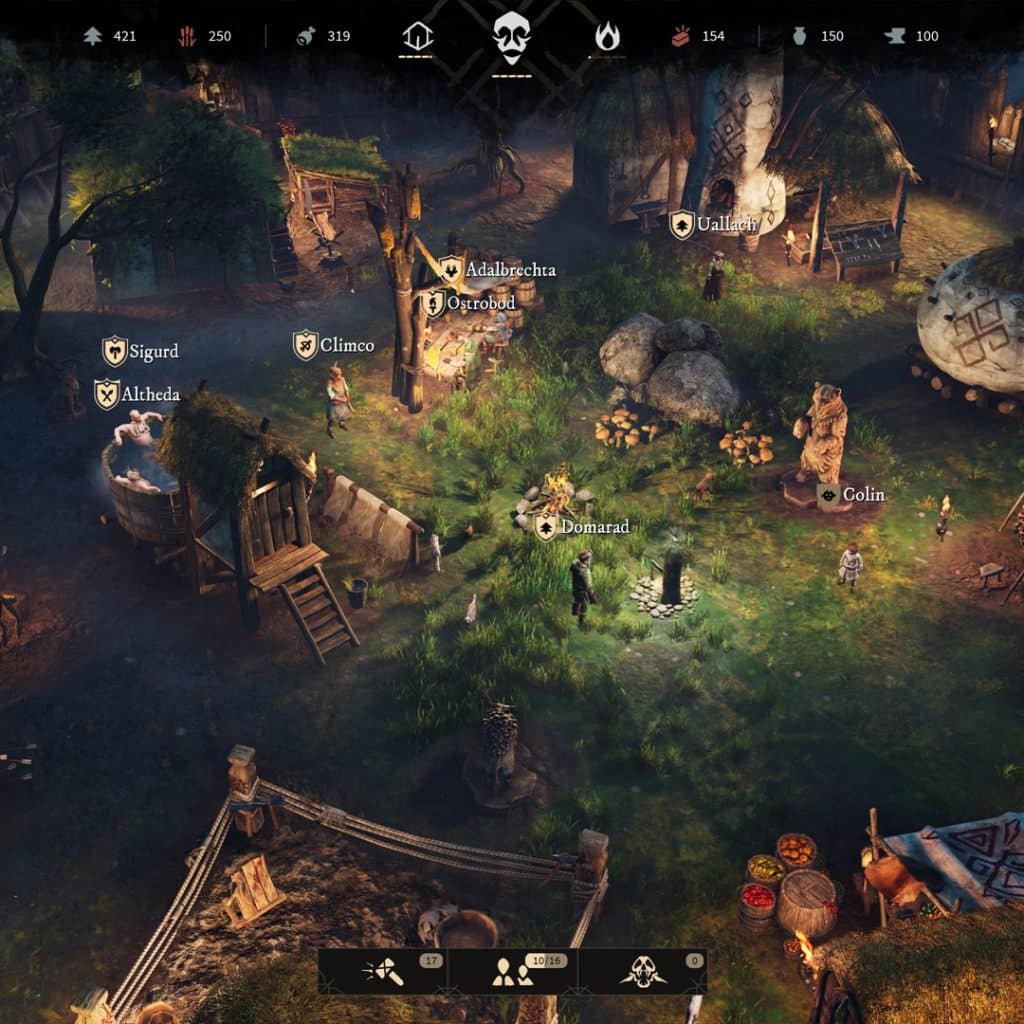This screenshot has width=1024, height=1024.
Task: Select villager Climco's name tag
Action: [x=334, y=346]
